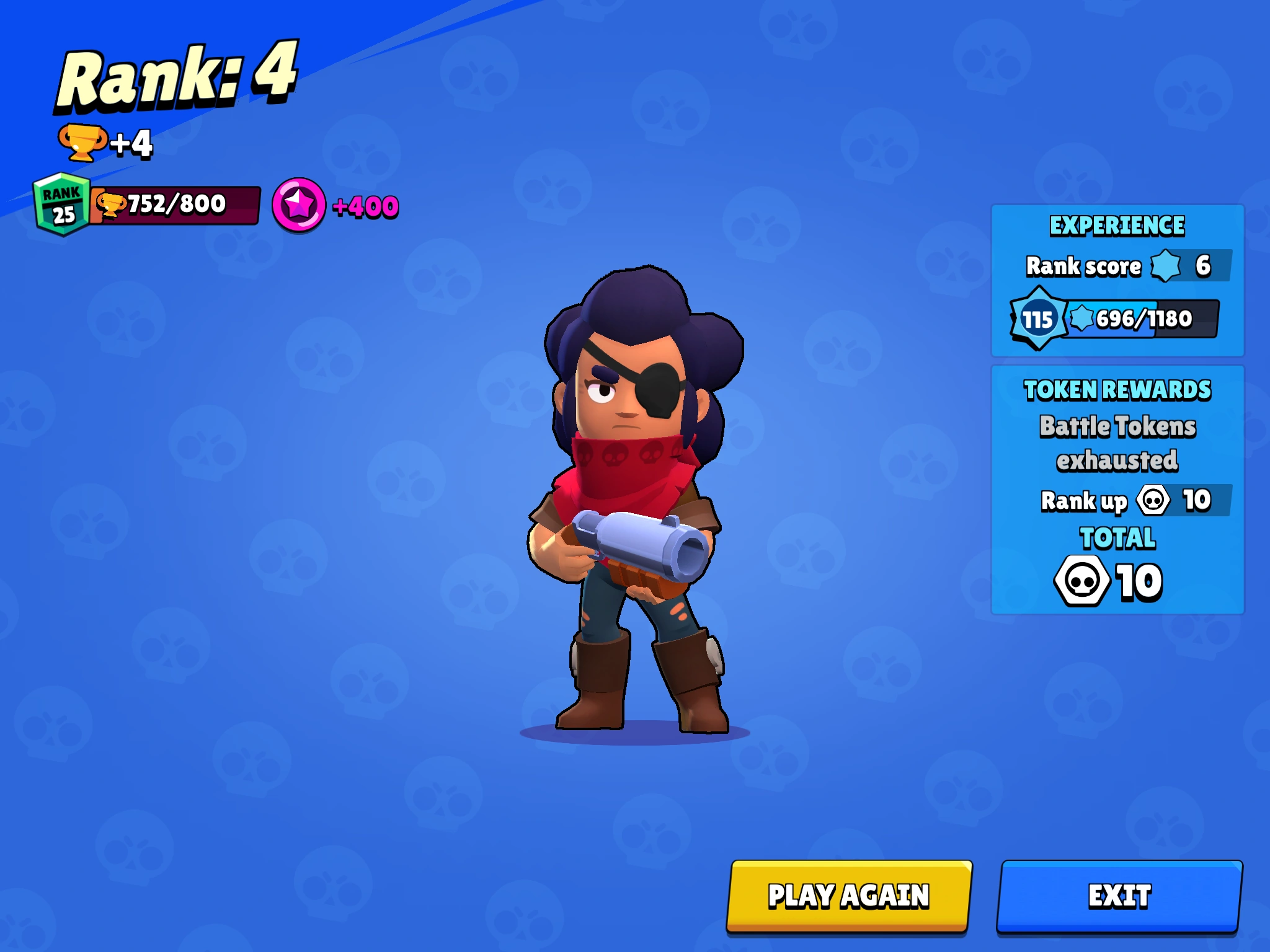The width and height of the screenshot is (1270, 952).
Task: Click the TOKEN REWARDS panel header
Action: click(x=1116, y=390)
